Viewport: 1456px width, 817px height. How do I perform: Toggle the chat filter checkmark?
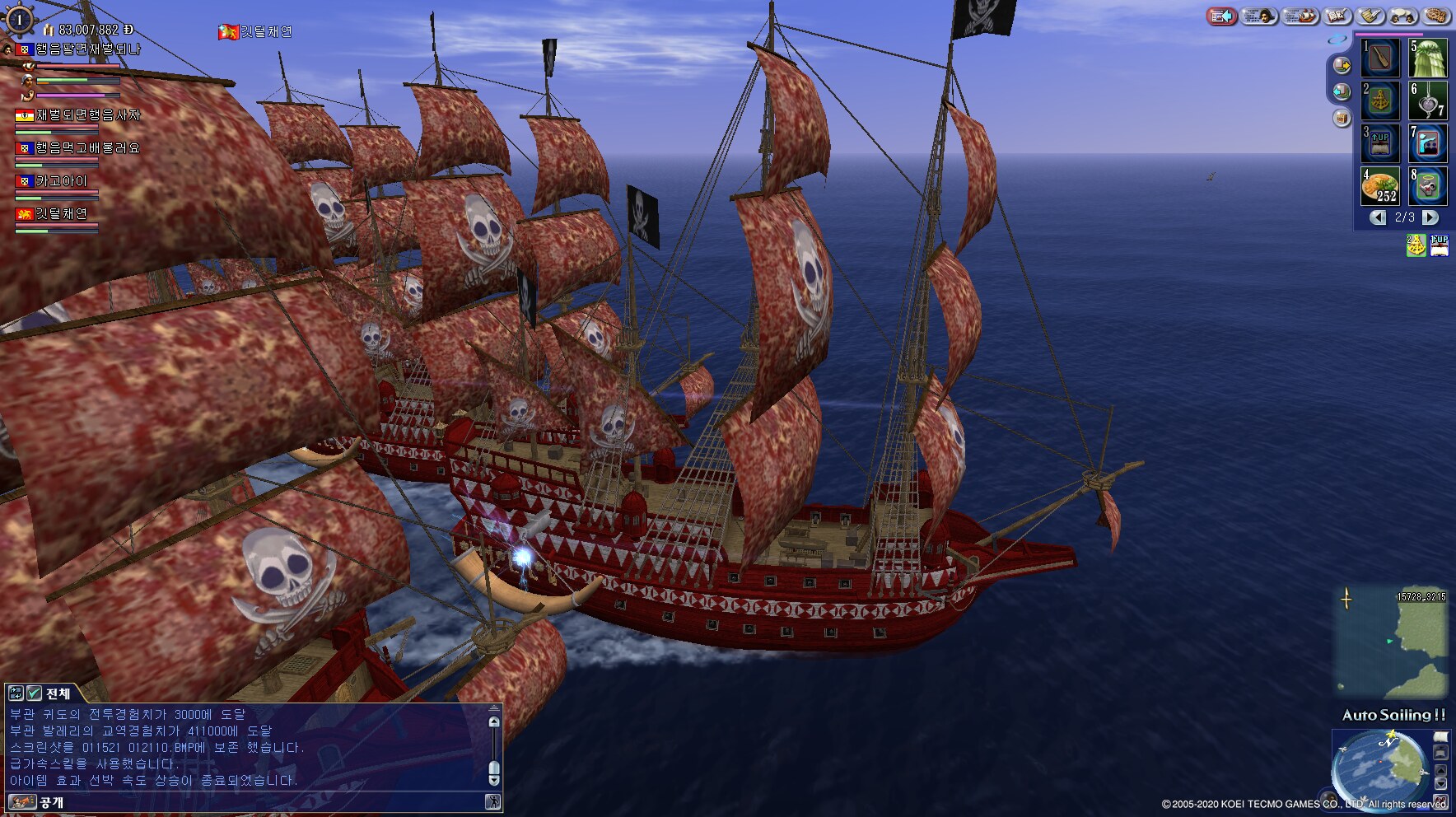34,693
